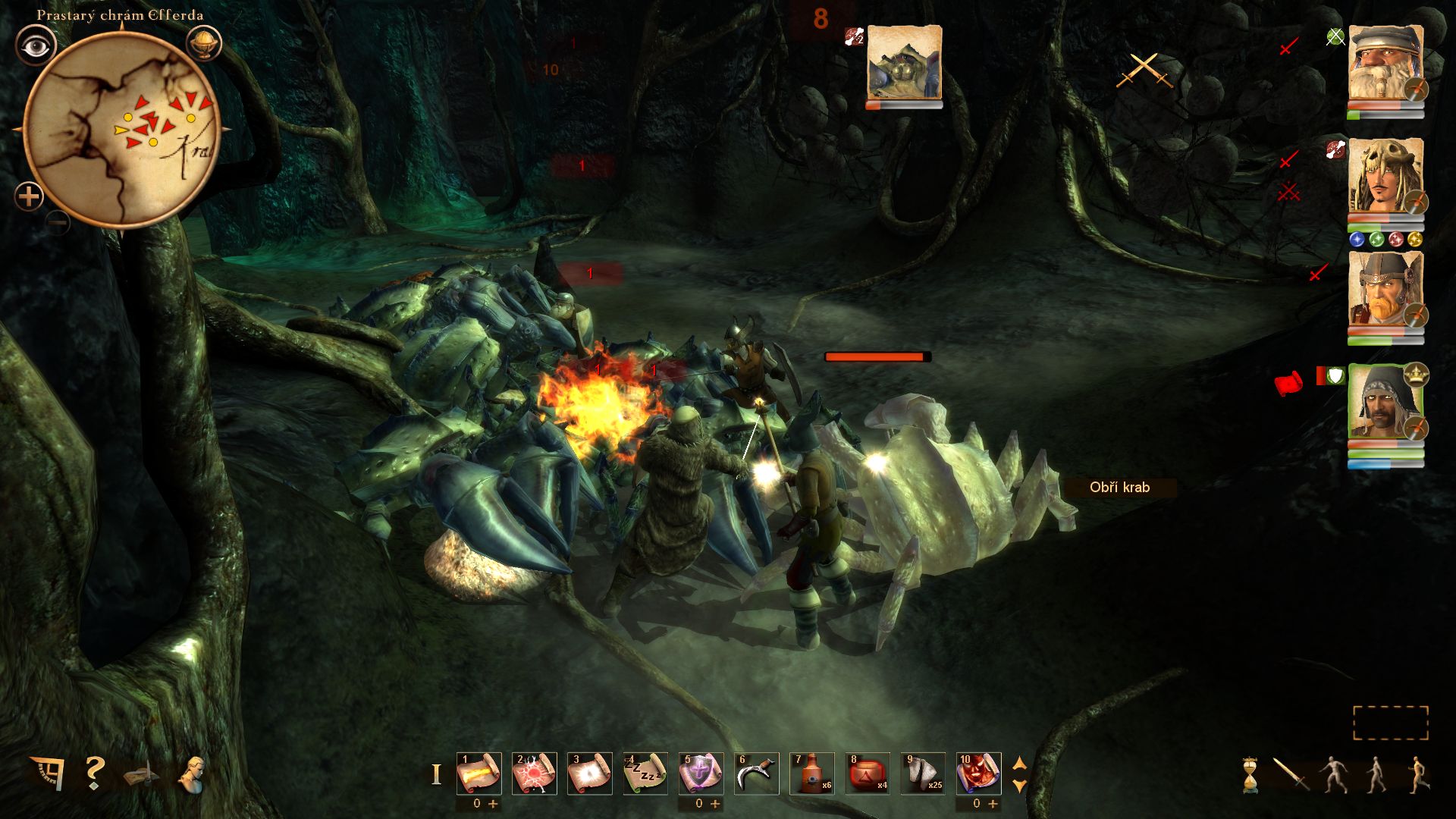This screenshot has width=1456, height=819.
Task: Zoom in the minimap with plus button
Action: tap(29, 197)
